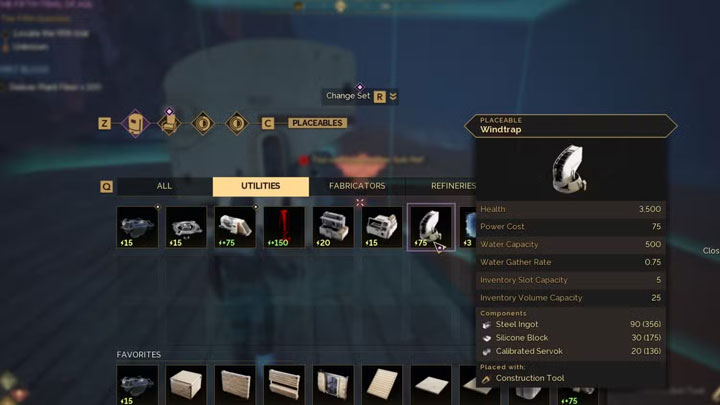The height and width of the screenshot is (405, 720).
Task: Open the FABRICATORS tab
Action: pyautogui.click(x=357, y=186)
